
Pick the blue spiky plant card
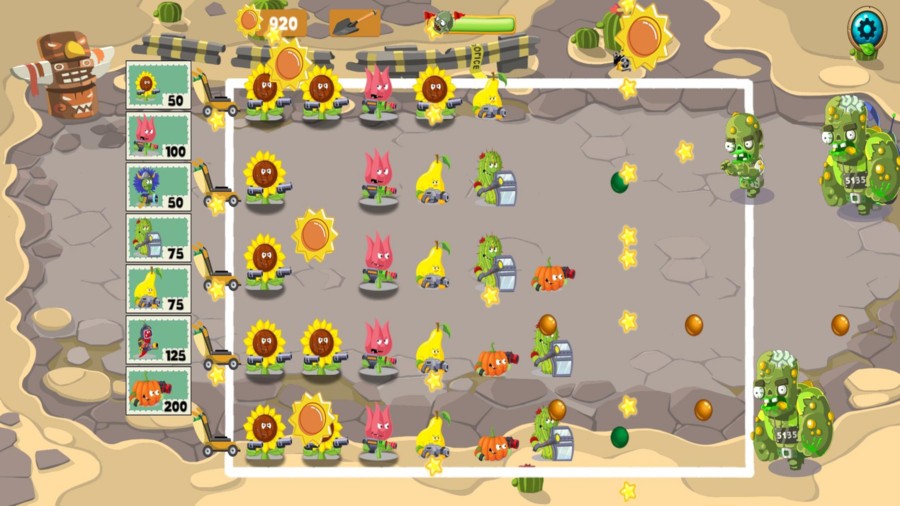coord(158,187)
